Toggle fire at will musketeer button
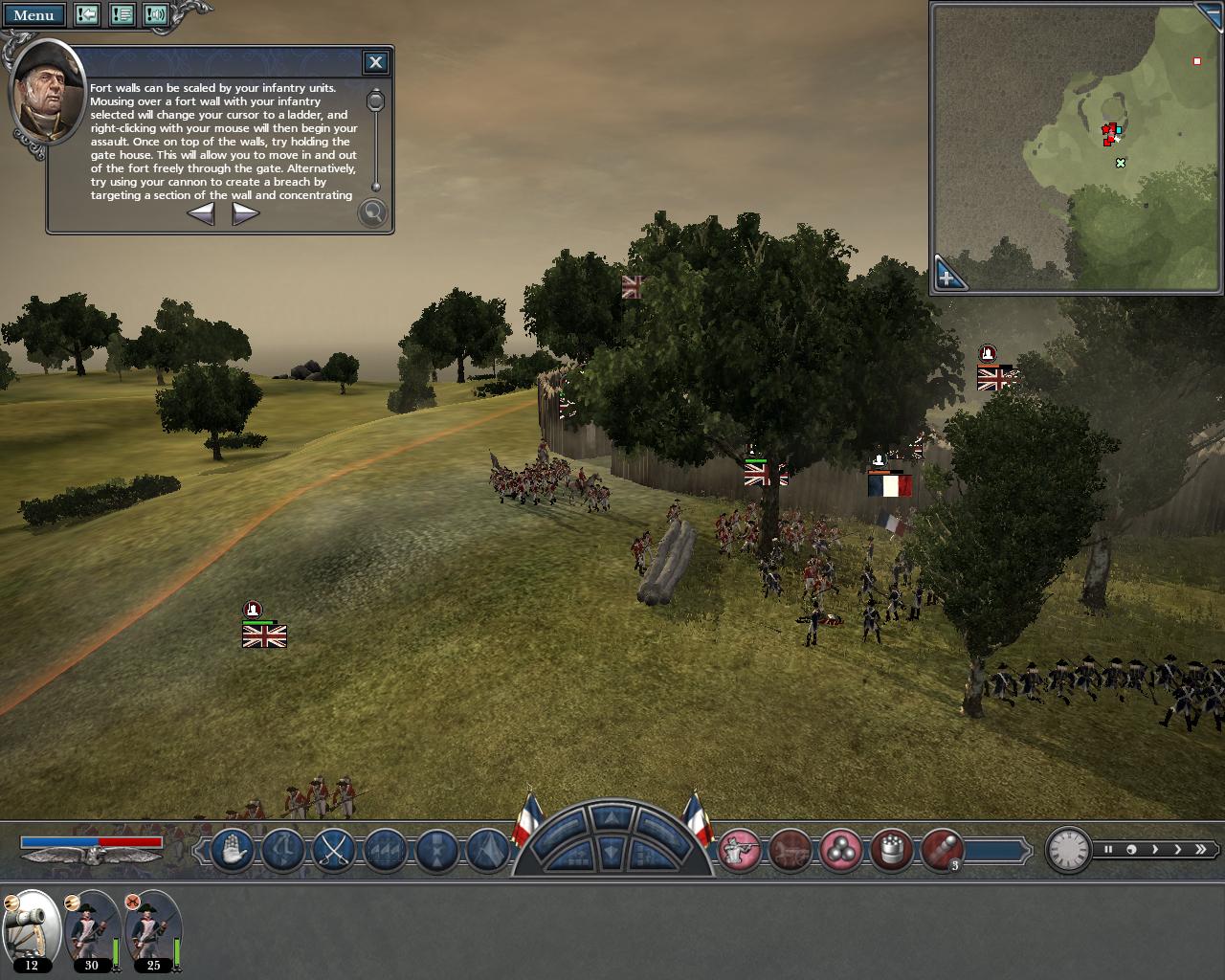Image resolution: width=1225 pixels, height=980 pixels. coord(740,849)
